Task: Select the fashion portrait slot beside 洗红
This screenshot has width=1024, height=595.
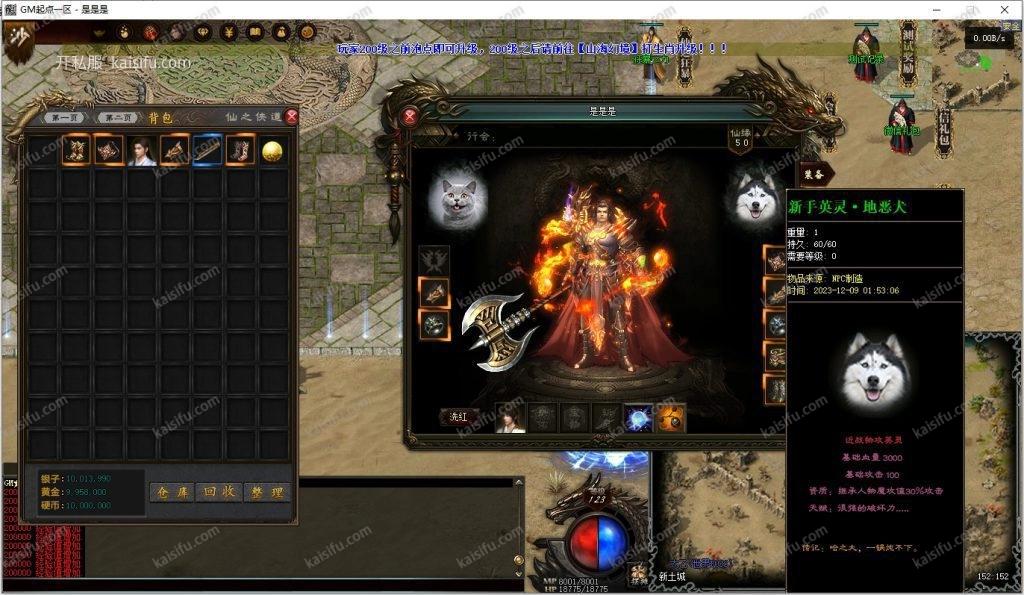Action: click(x=511, y=418)
